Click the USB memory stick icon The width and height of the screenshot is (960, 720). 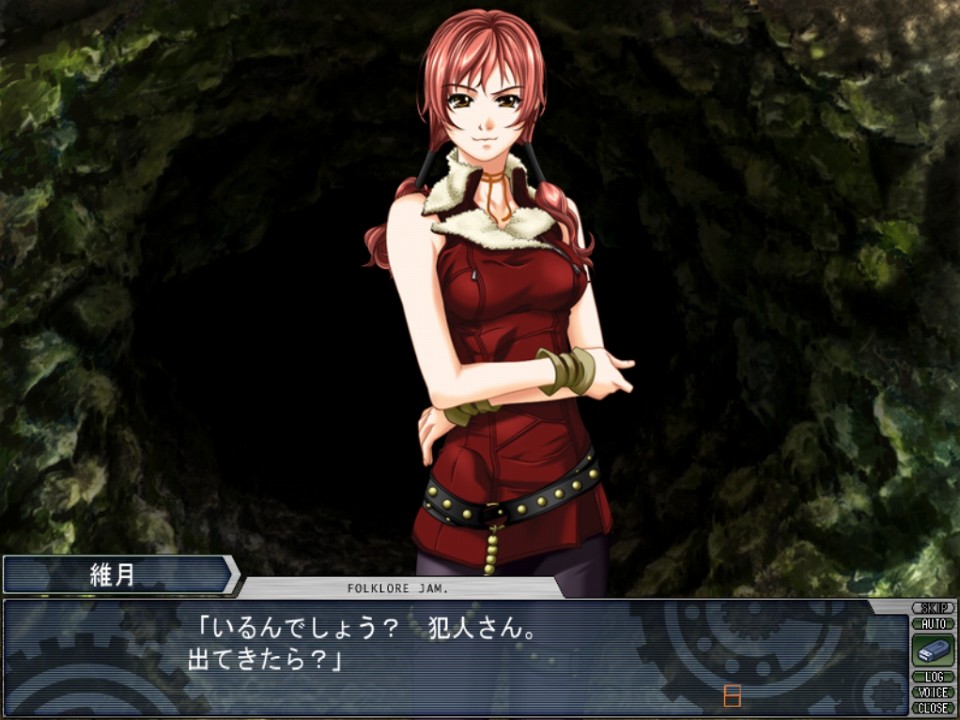(x=932, y=650)
